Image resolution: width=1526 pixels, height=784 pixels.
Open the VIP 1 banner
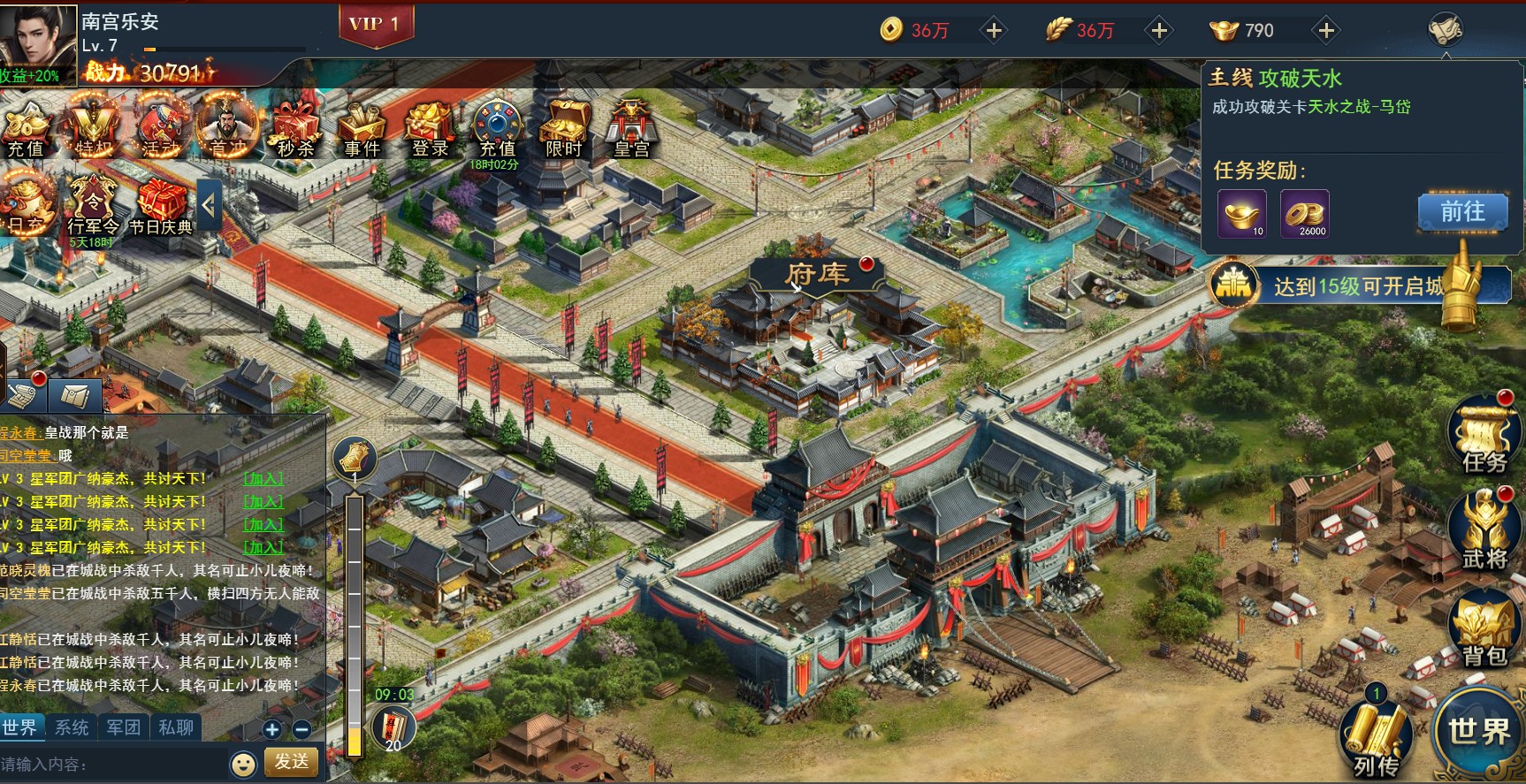click(375, 25)
